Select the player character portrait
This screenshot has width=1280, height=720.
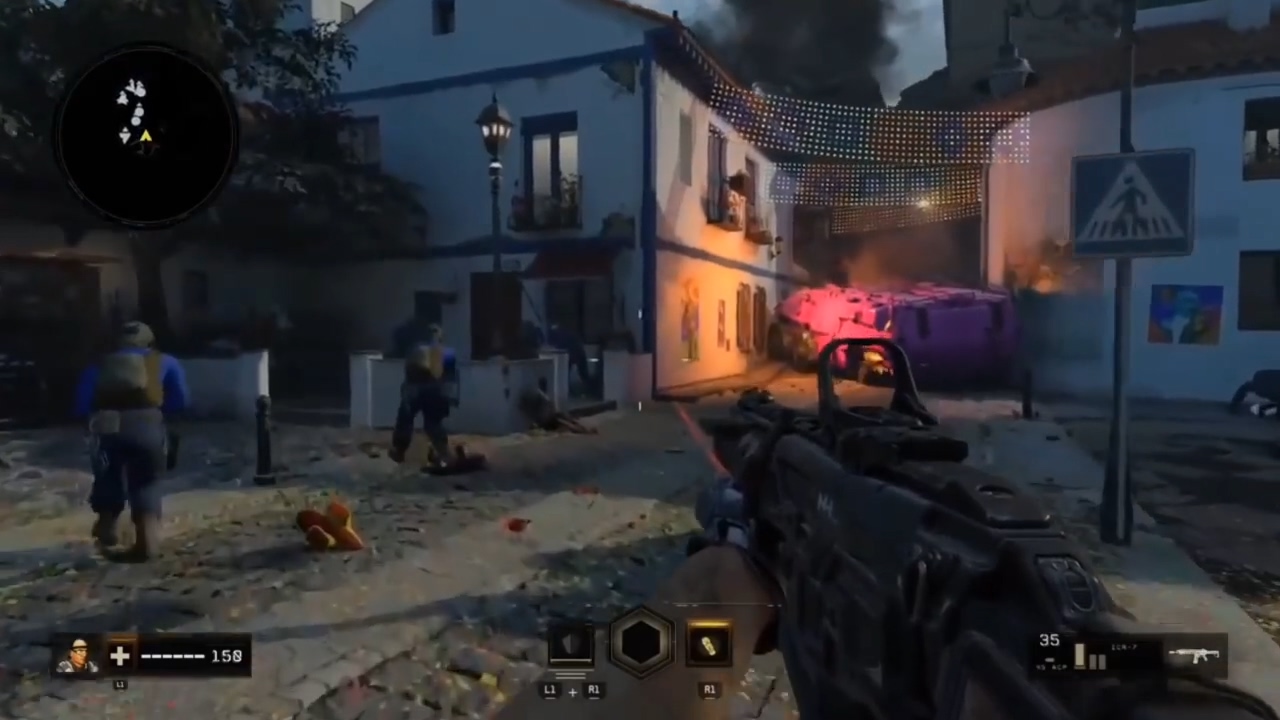tap(76, 655)
